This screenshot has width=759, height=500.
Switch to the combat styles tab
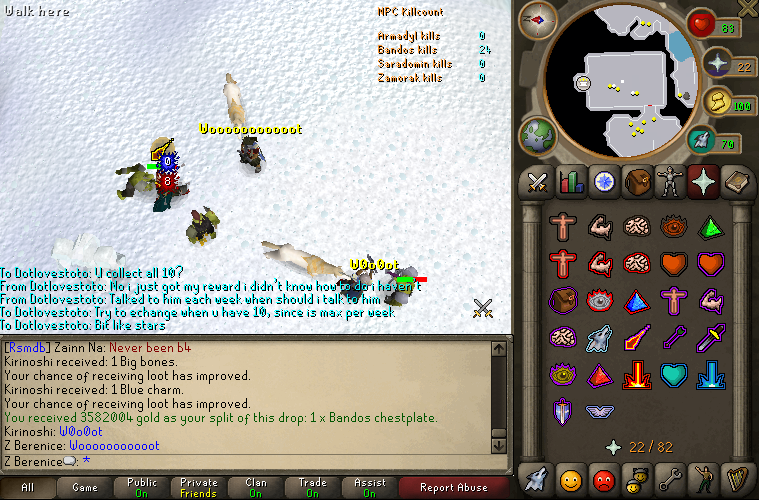click(538, 182)
